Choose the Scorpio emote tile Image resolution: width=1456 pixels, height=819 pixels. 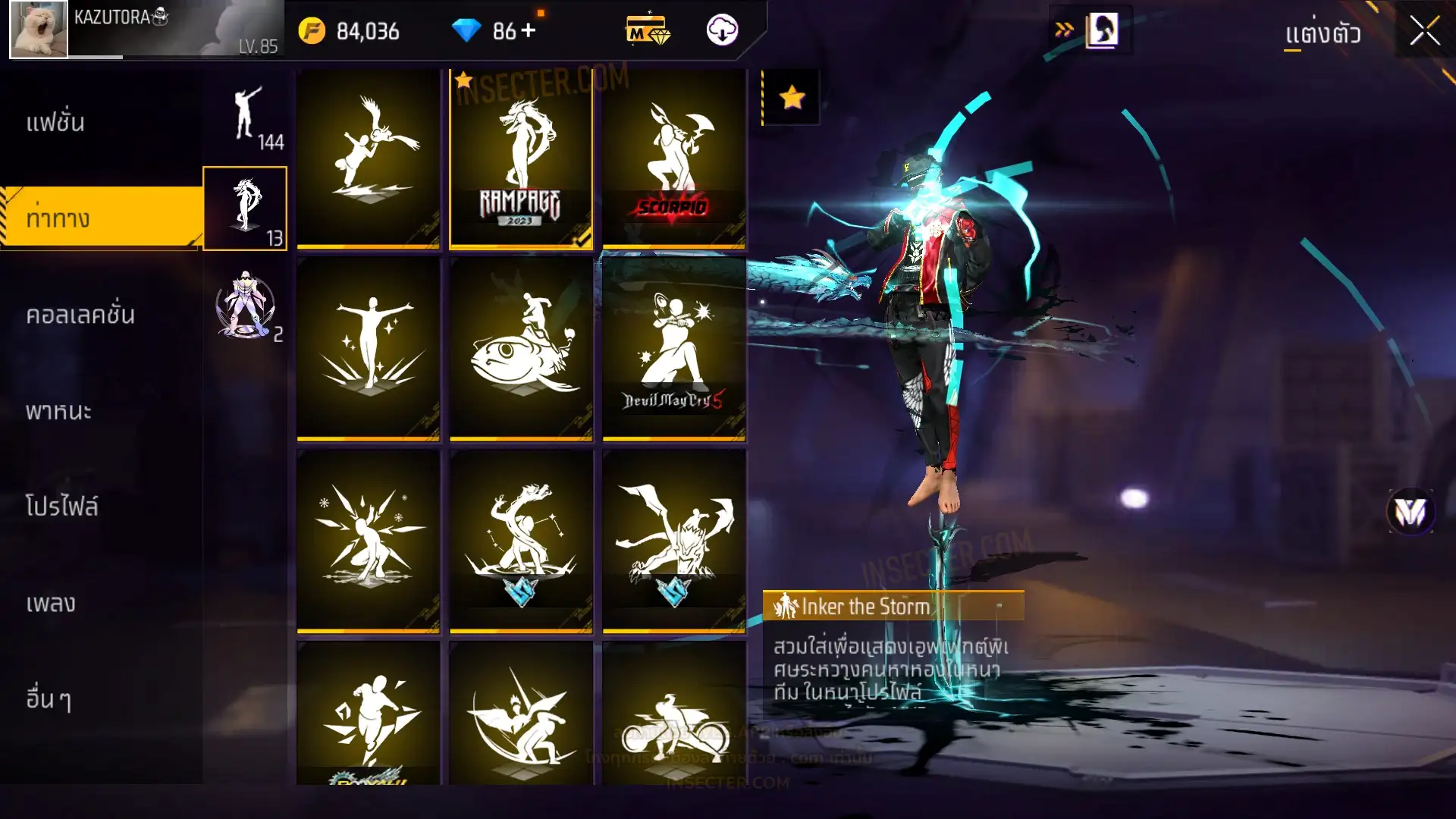[x=674, y=159]
